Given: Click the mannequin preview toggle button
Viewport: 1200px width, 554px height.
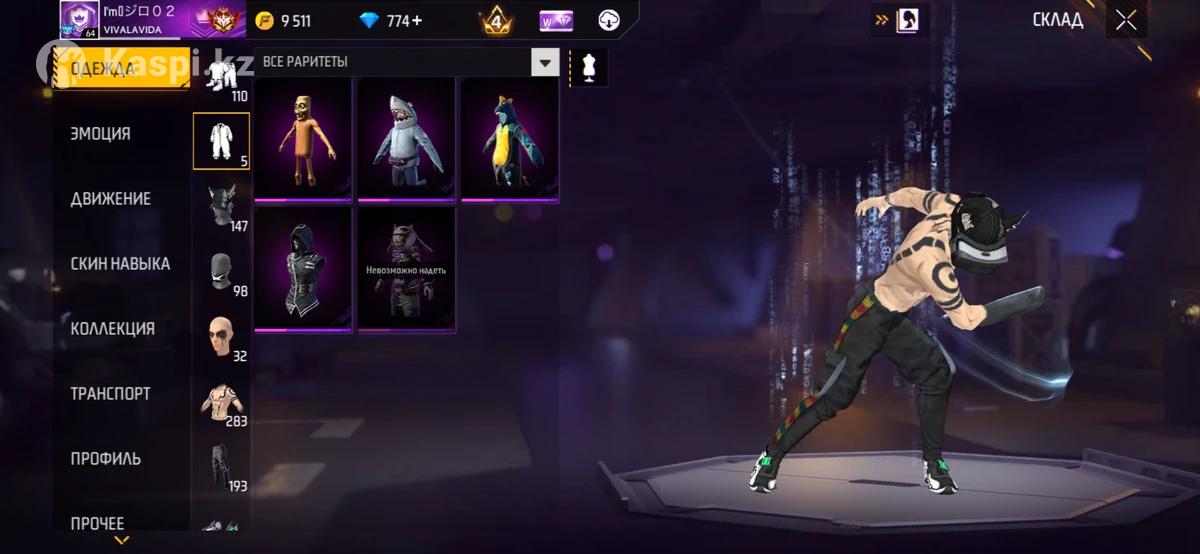Looking at the screenshot, I should click(x=588, y=68).
